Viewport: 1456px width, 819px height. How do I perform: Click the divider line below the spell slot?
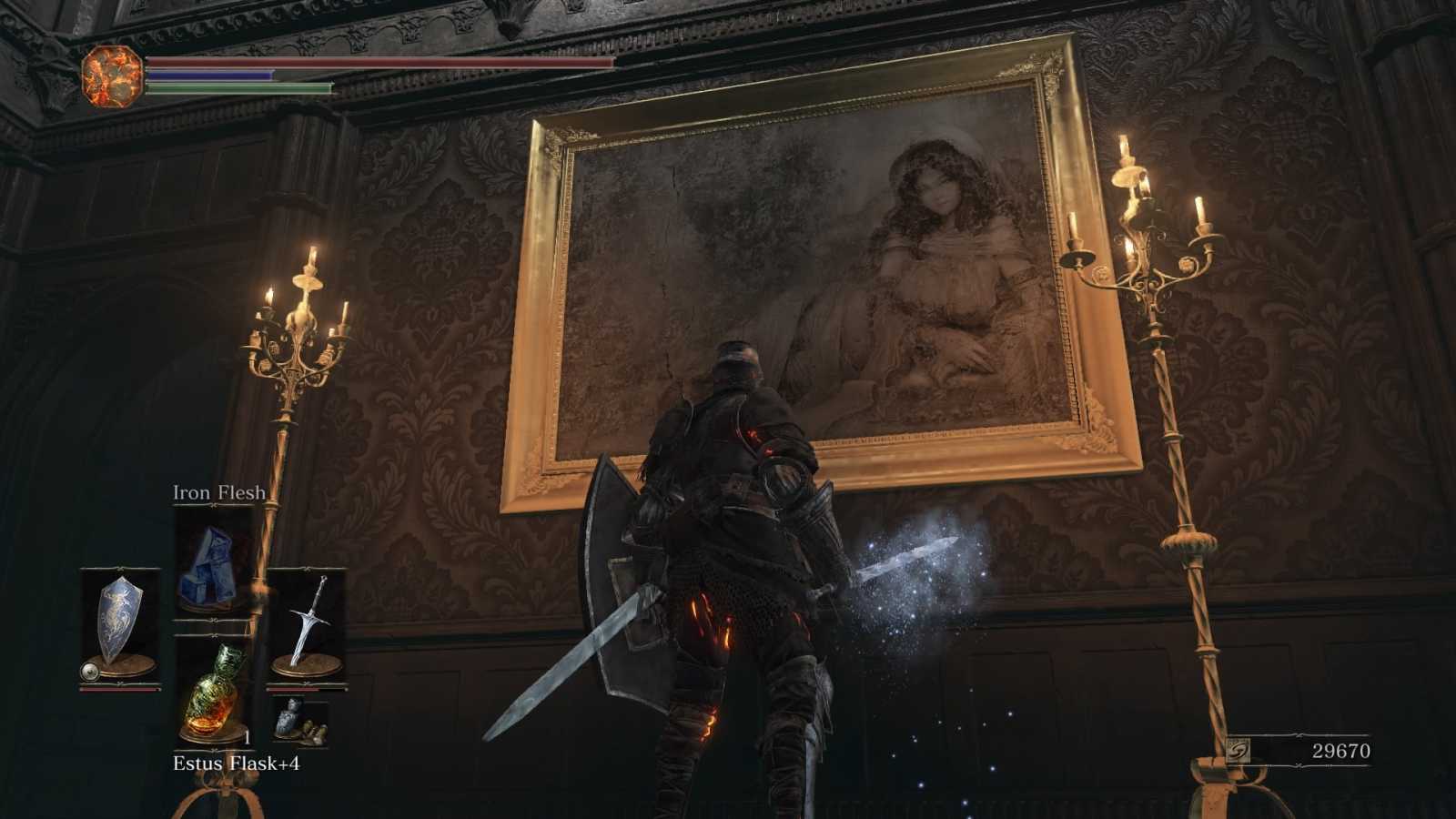(212, 620)
